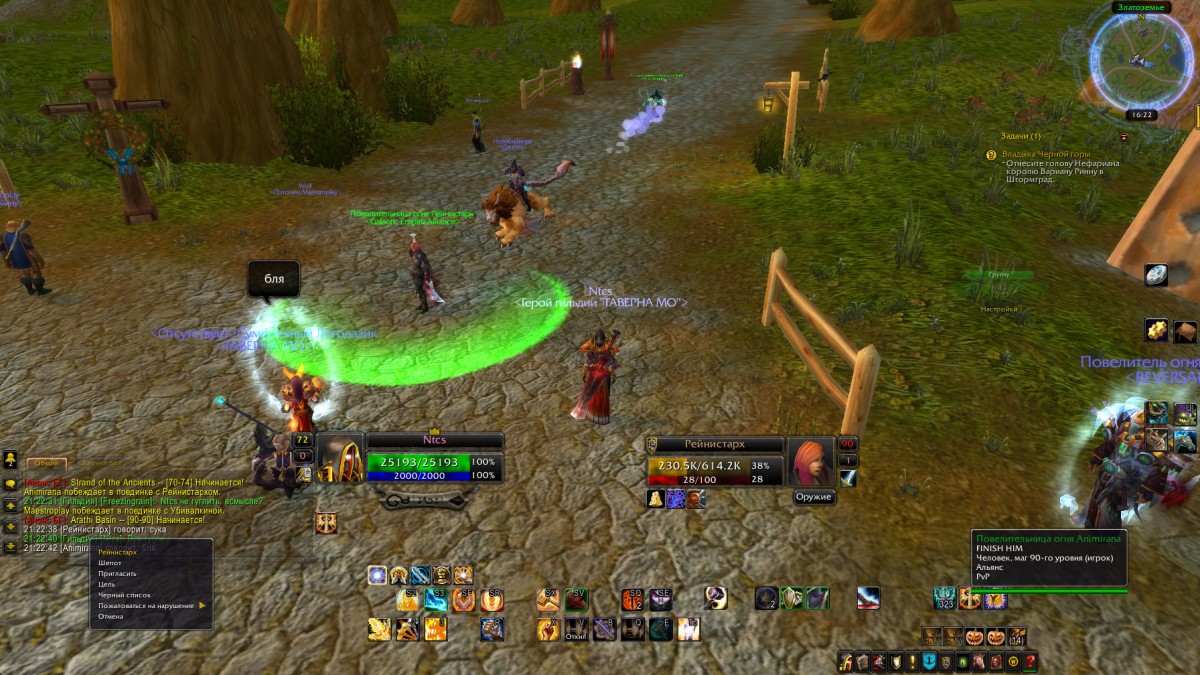Click Цель in the context menu
The image size is (1200, 675).
pos(107,584)
